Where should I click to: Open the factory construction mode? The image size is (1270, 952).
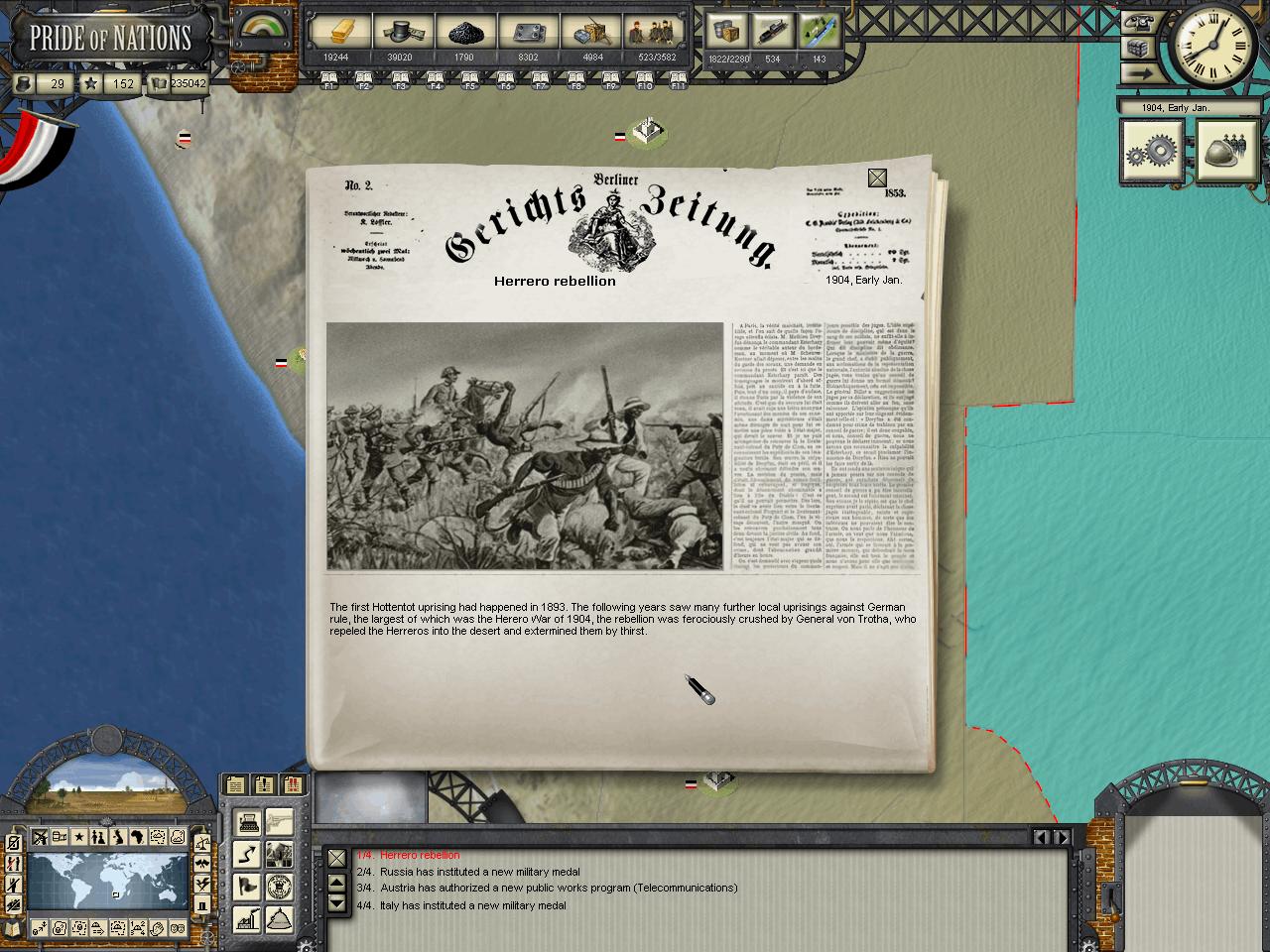(x=249, y=918)
